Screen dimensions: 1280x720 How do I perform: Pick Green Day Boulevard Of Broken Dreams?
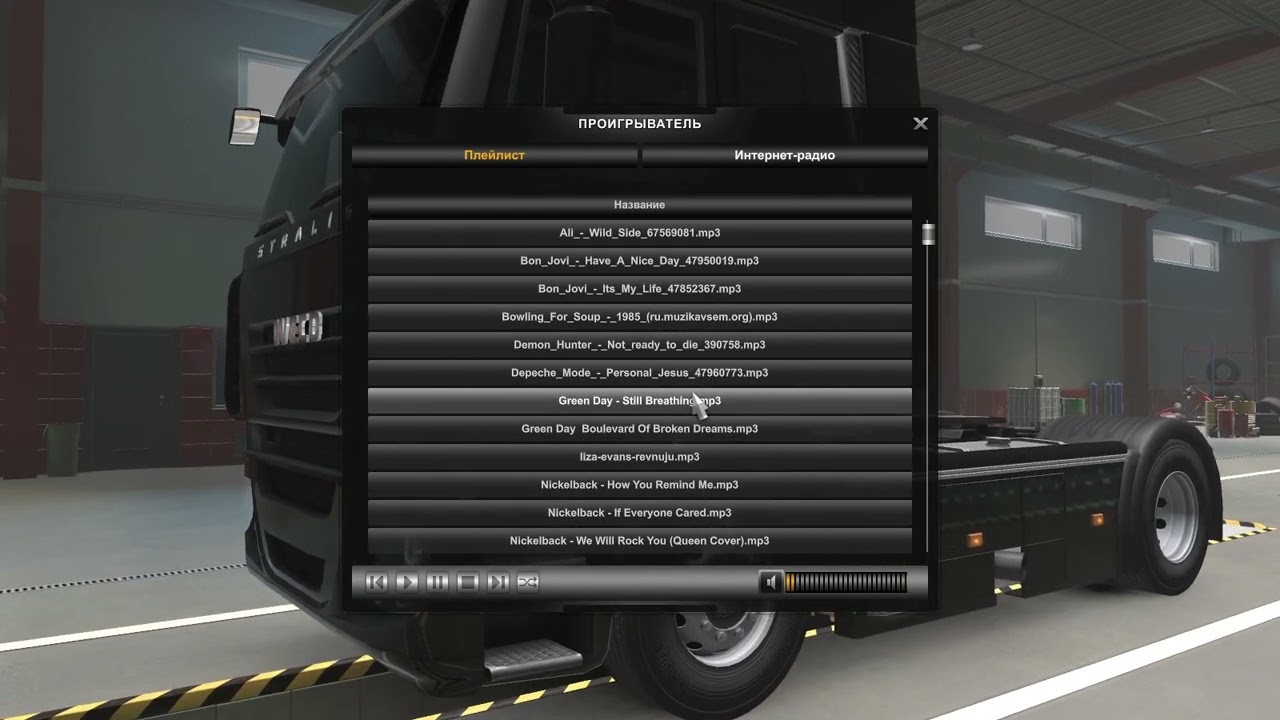pos(639,429)
